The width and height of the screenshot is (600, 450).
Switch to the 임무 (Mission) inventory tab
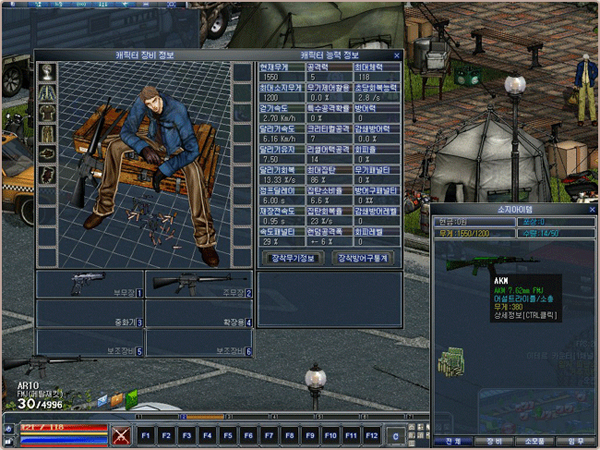[575, 440]
